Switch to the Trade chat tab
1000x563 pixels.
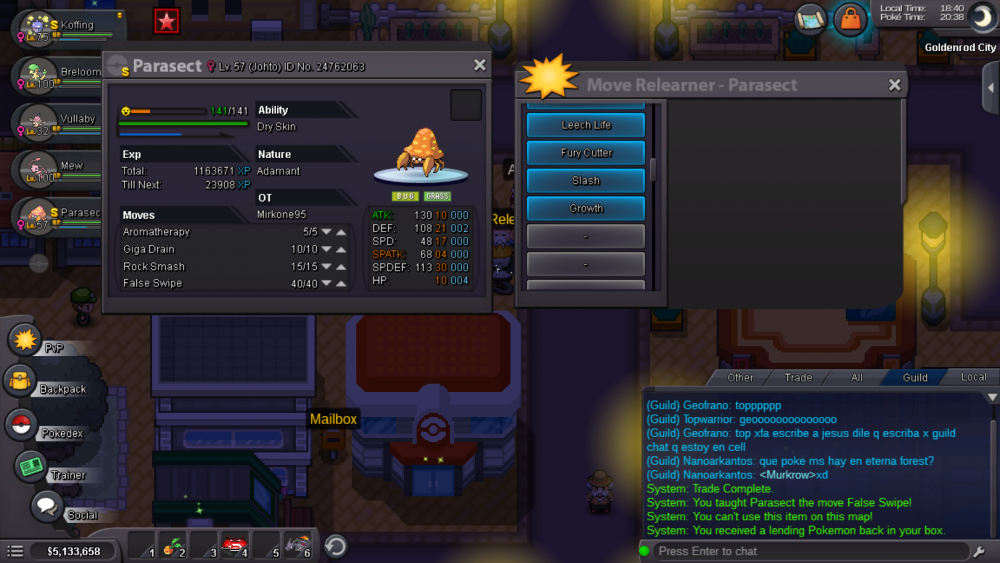[798, 377]
